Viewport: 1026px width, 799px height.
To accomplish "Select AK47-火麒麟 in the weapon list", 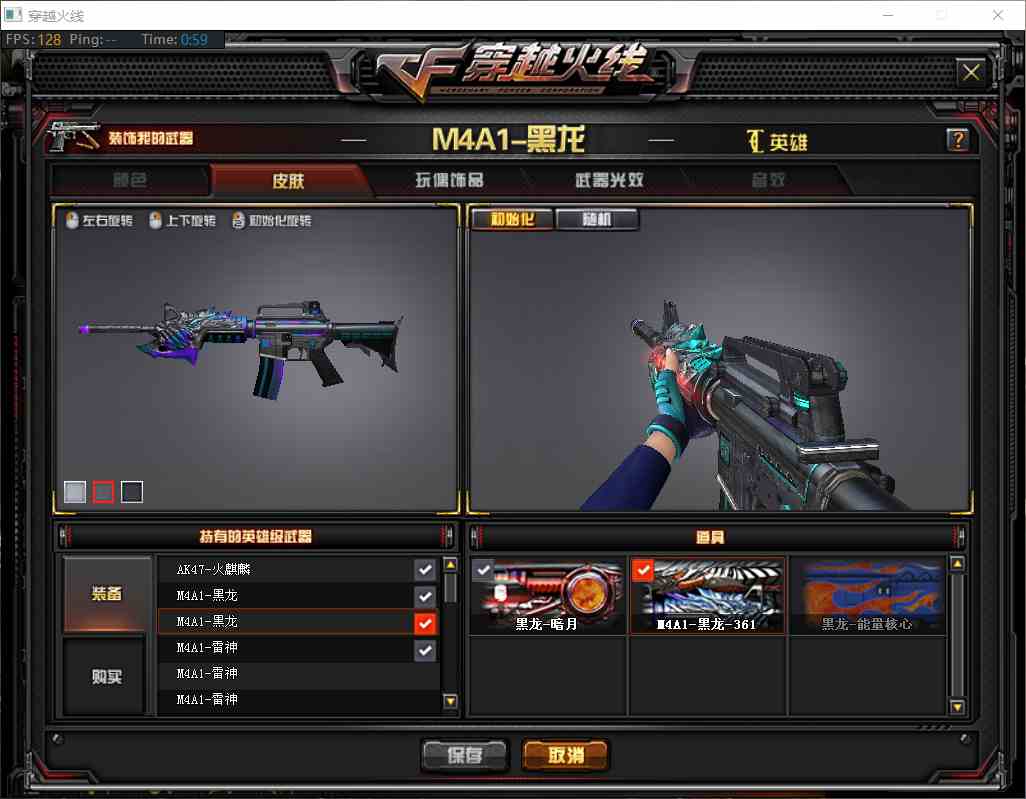I will [x=285, y=569].
